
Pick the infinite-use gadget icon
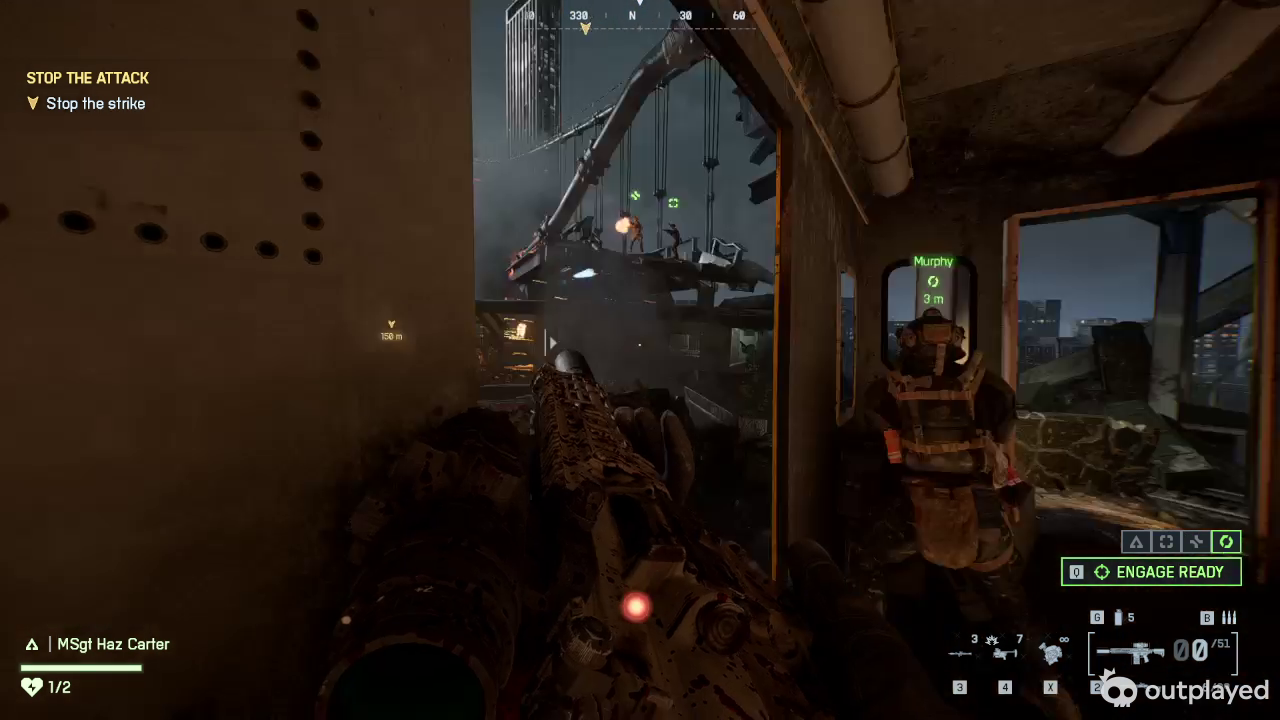click(1050, 653)
